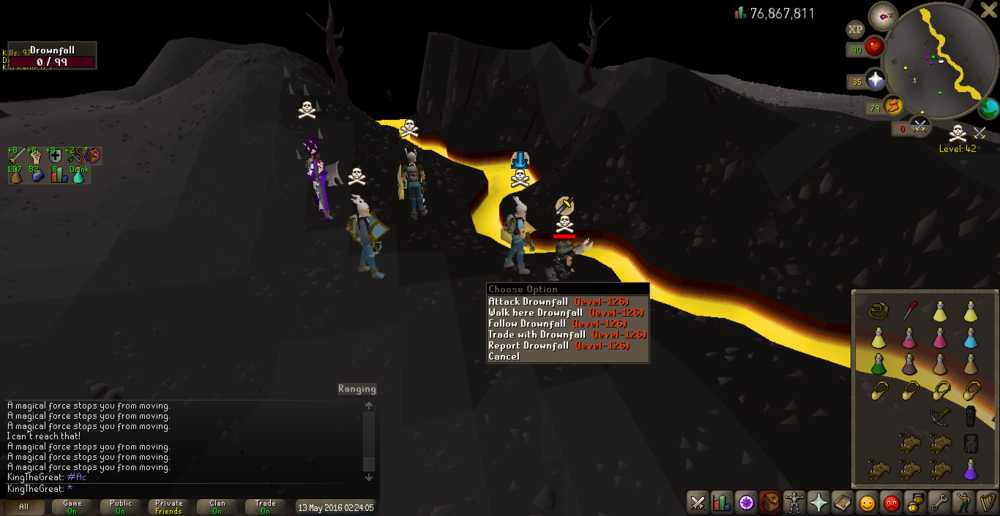Click the compass above the minimap
The image size is (1000, 516).
point(883,15)
